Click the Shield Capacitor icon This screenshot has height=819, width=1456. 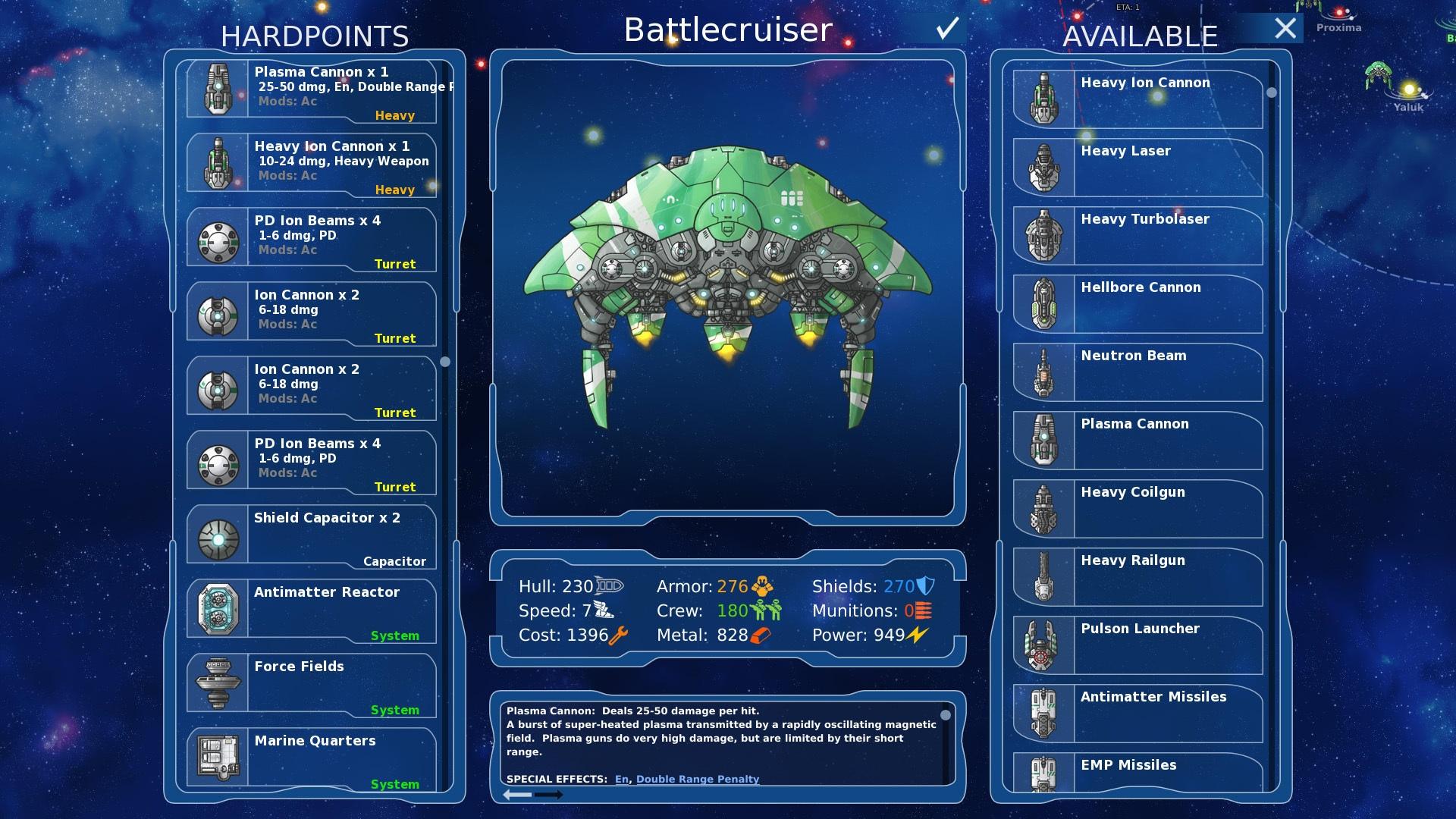pos(218,536)
